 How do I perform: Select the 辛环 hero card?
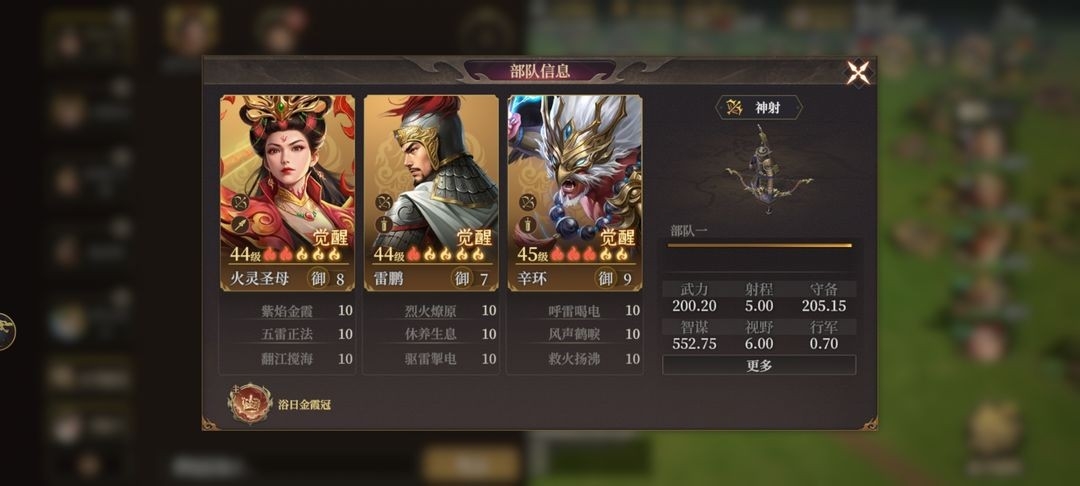point(575,178)
